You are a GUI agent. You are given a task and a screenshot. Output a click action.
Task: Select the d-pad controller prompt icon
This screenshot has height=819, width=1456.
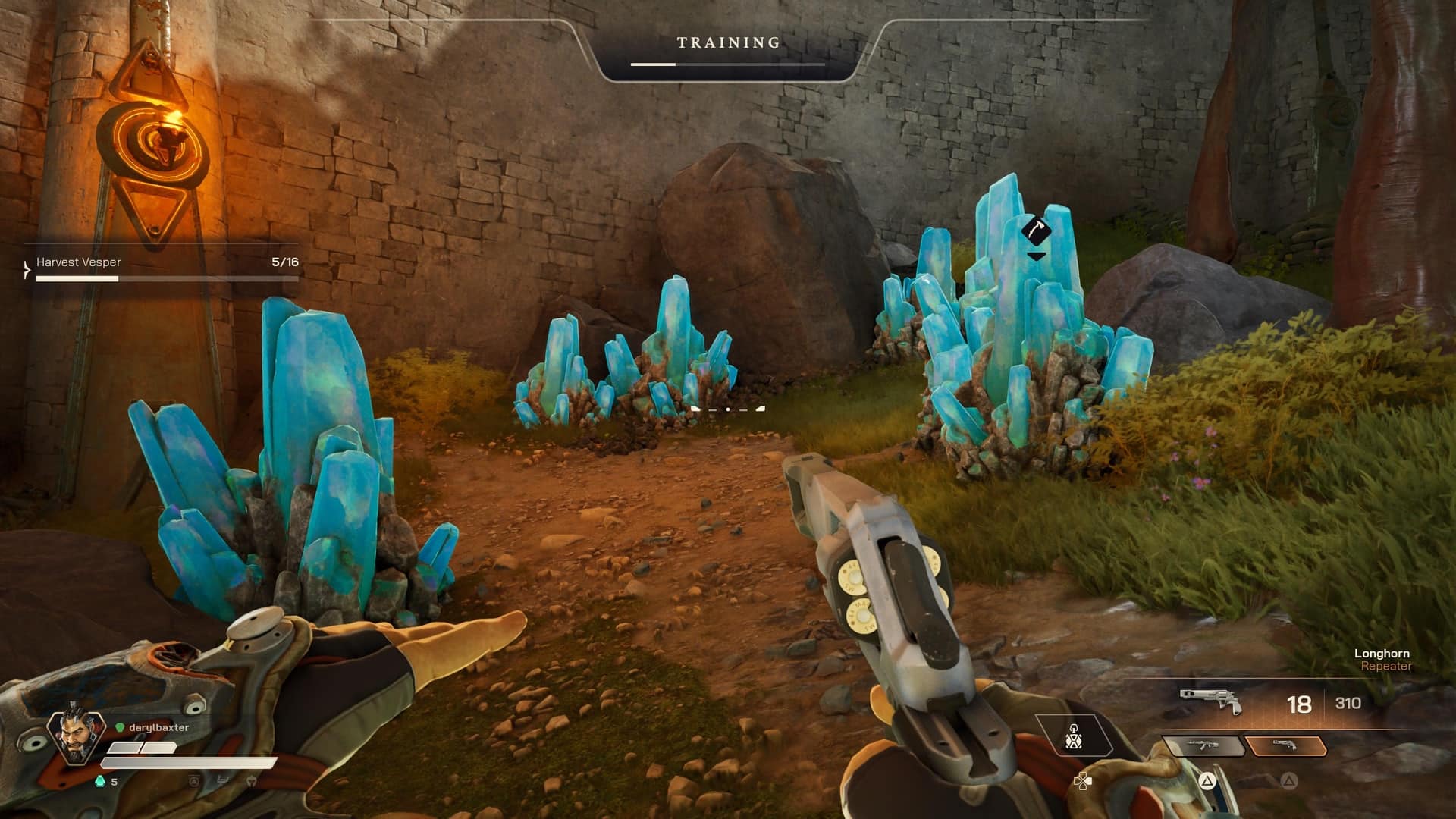click(1083, 781)
